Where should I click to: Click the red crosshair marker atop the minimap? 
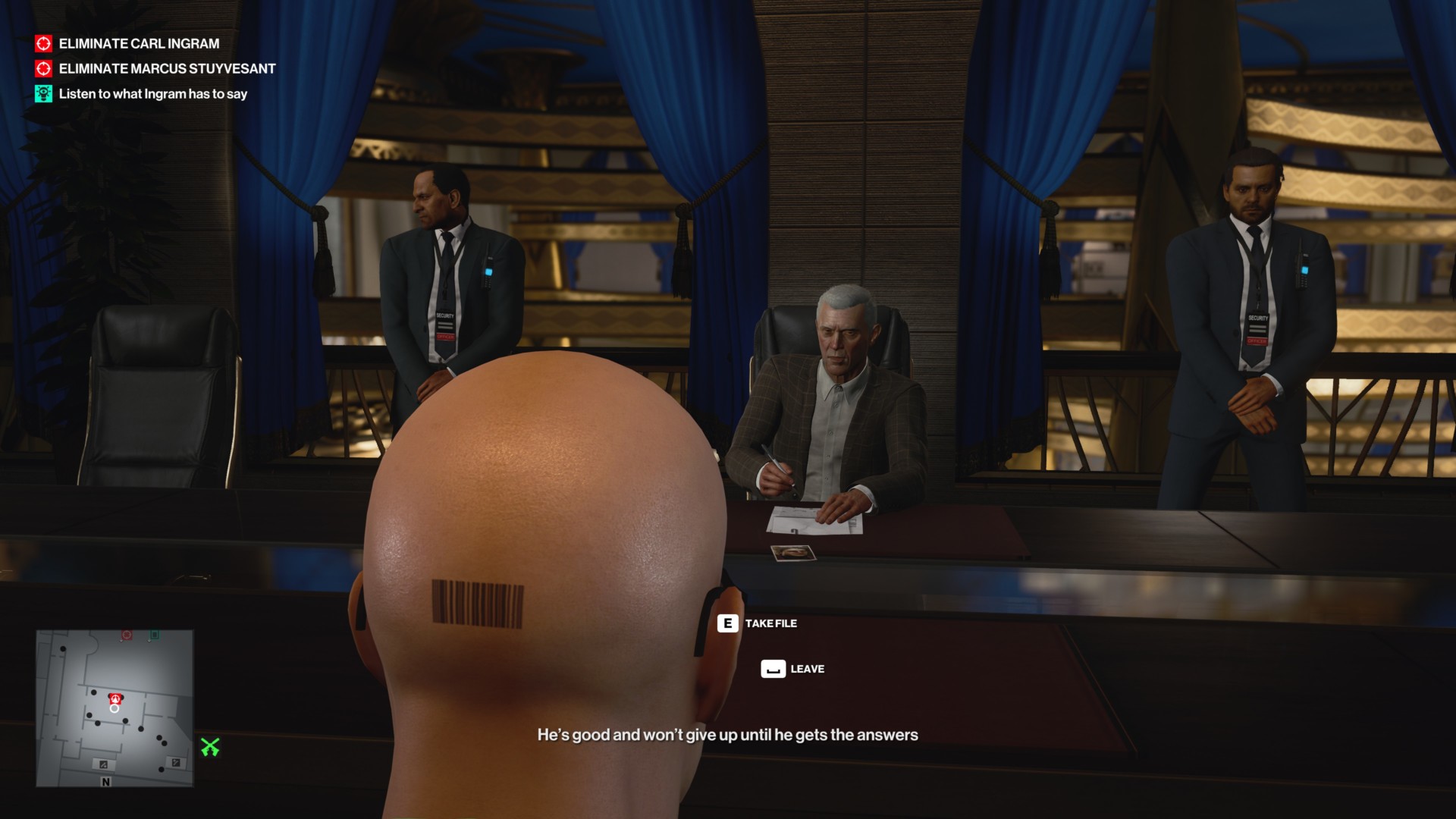pos(126,635)
